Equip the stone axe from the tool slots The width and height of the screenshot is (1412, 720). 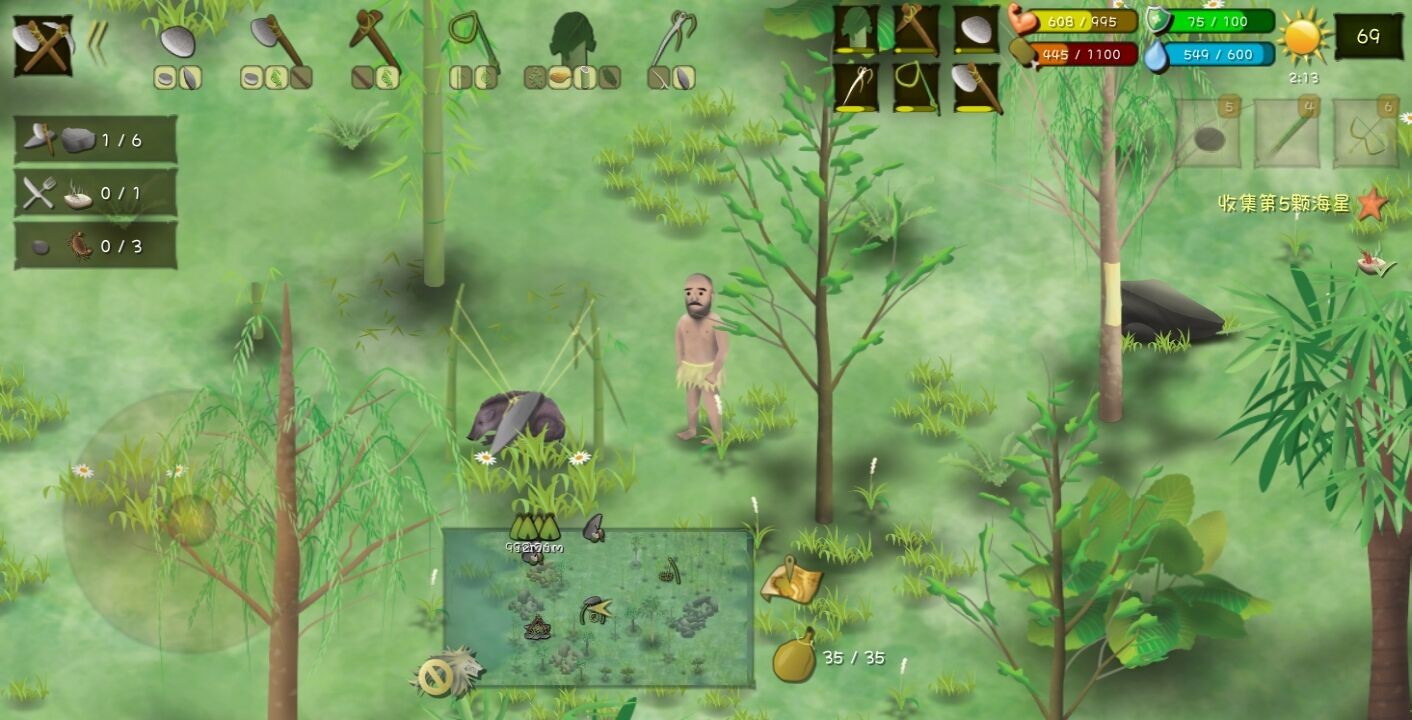coord(975,88)
